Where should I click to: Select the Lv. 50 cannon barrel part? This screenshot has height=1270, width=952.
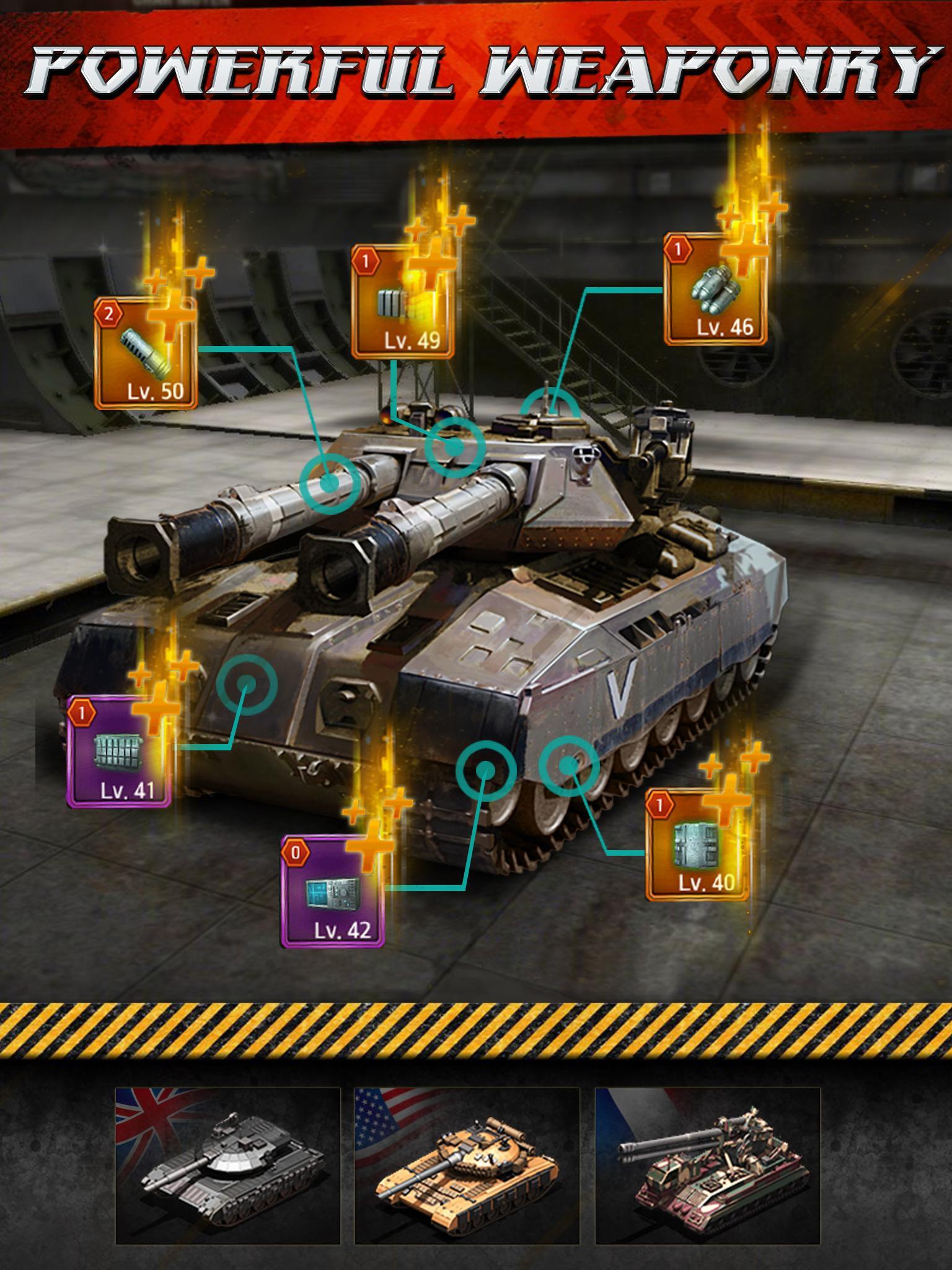click(x=146, y=353)
